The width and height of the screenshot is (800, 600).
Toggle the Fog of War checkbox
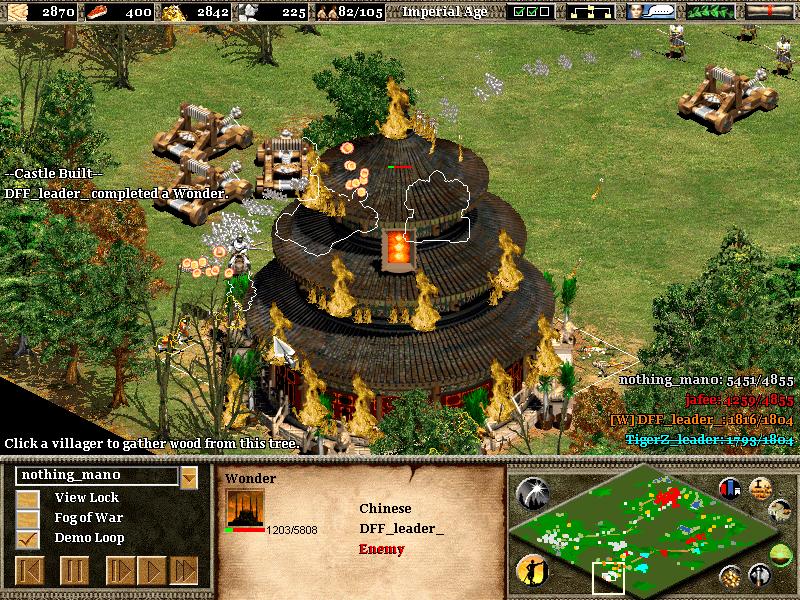30,518
